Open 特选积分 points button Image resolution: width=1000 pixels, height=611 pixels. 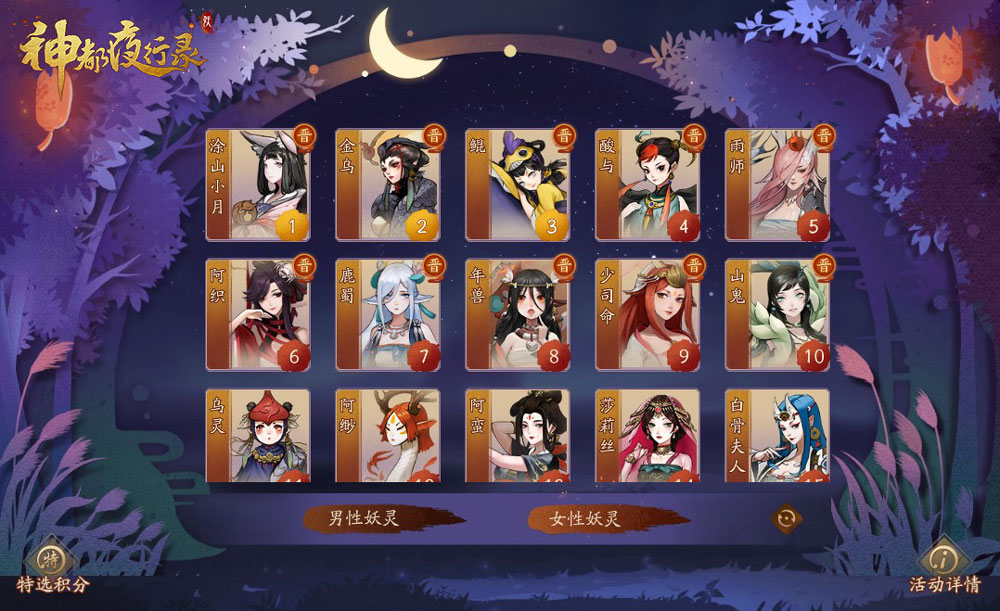pos(52,567)
